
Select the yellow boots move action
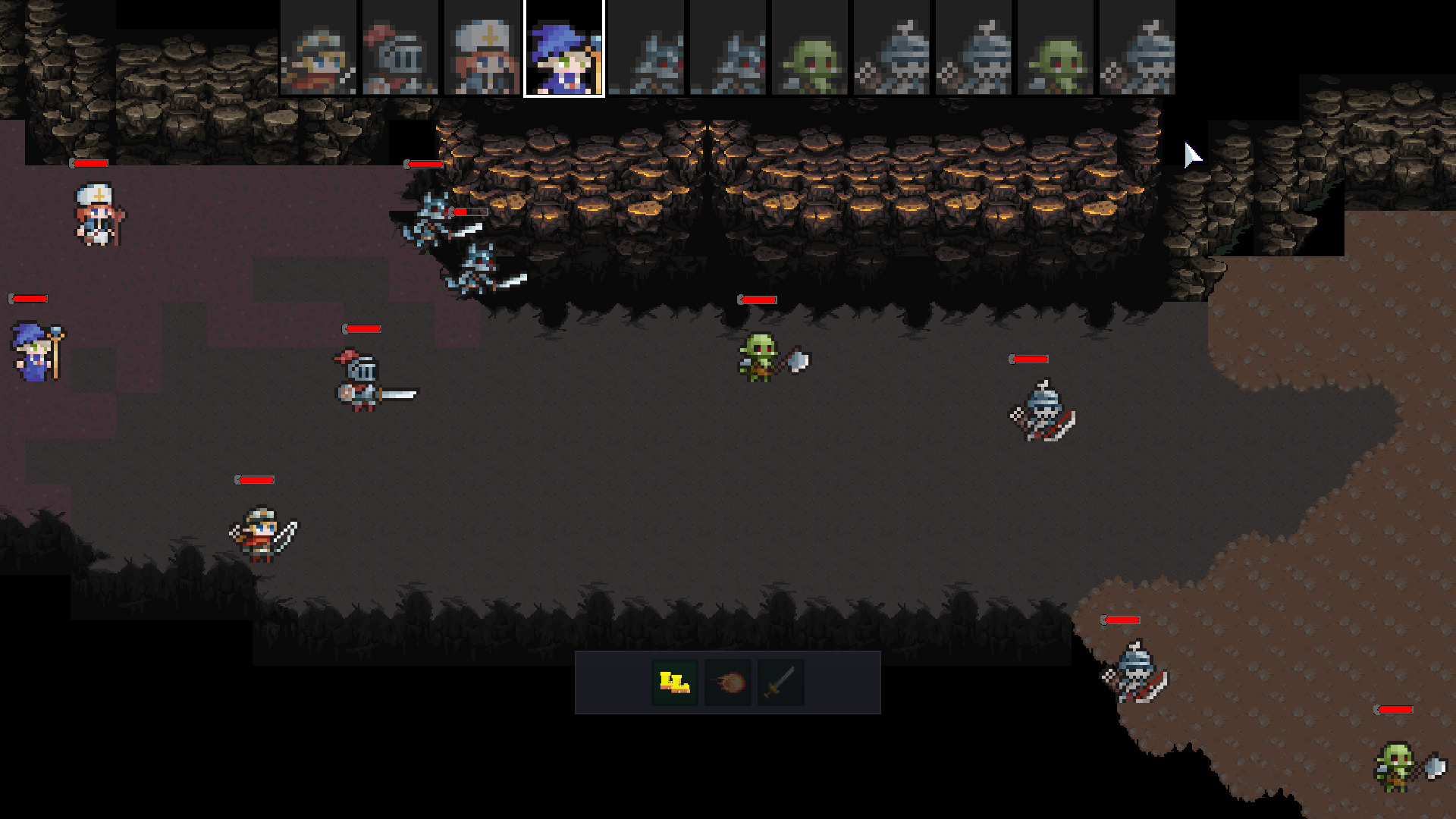coord(674,682)
